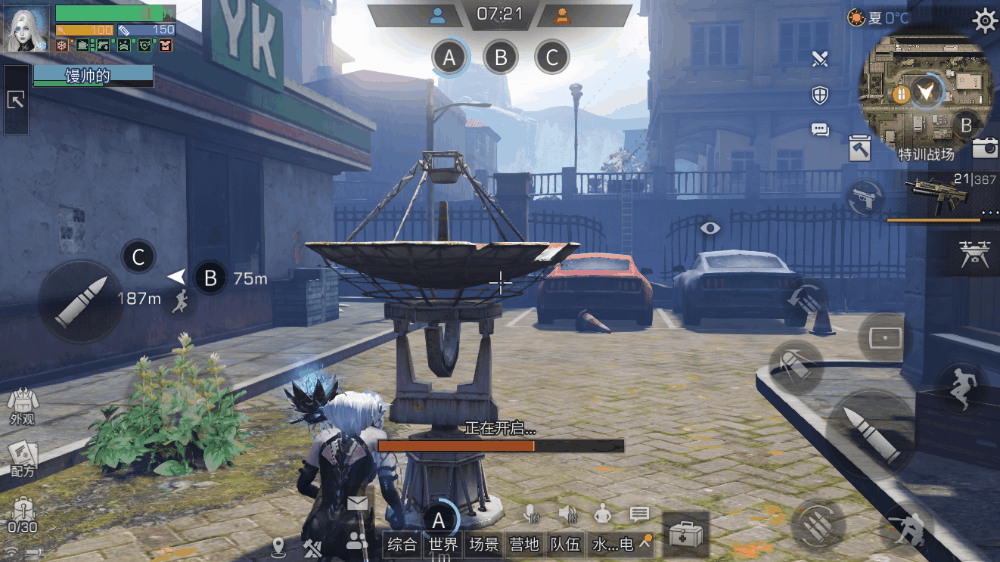Make the character jump

[x=960, y=386]
